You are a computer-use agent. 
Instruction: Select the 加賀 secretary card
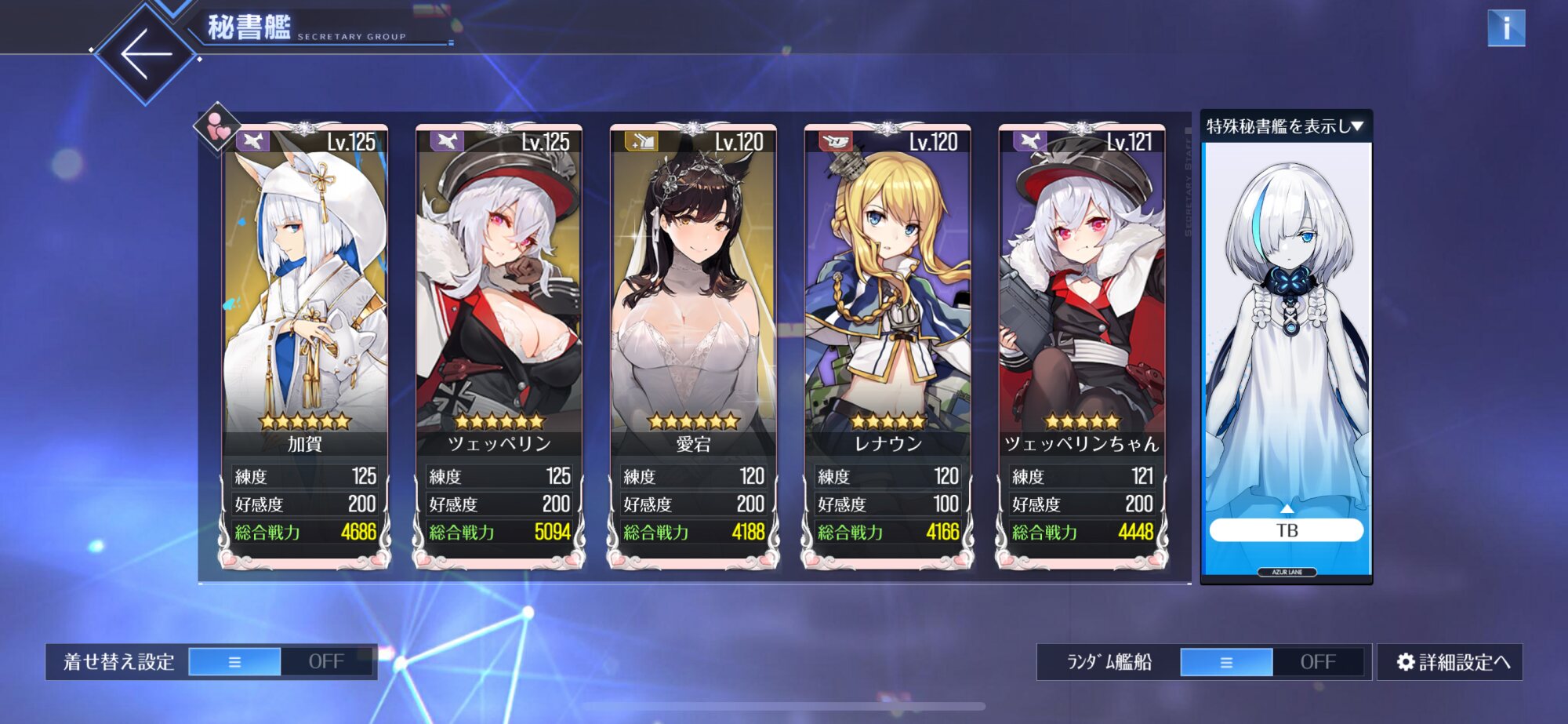[305, 314]
